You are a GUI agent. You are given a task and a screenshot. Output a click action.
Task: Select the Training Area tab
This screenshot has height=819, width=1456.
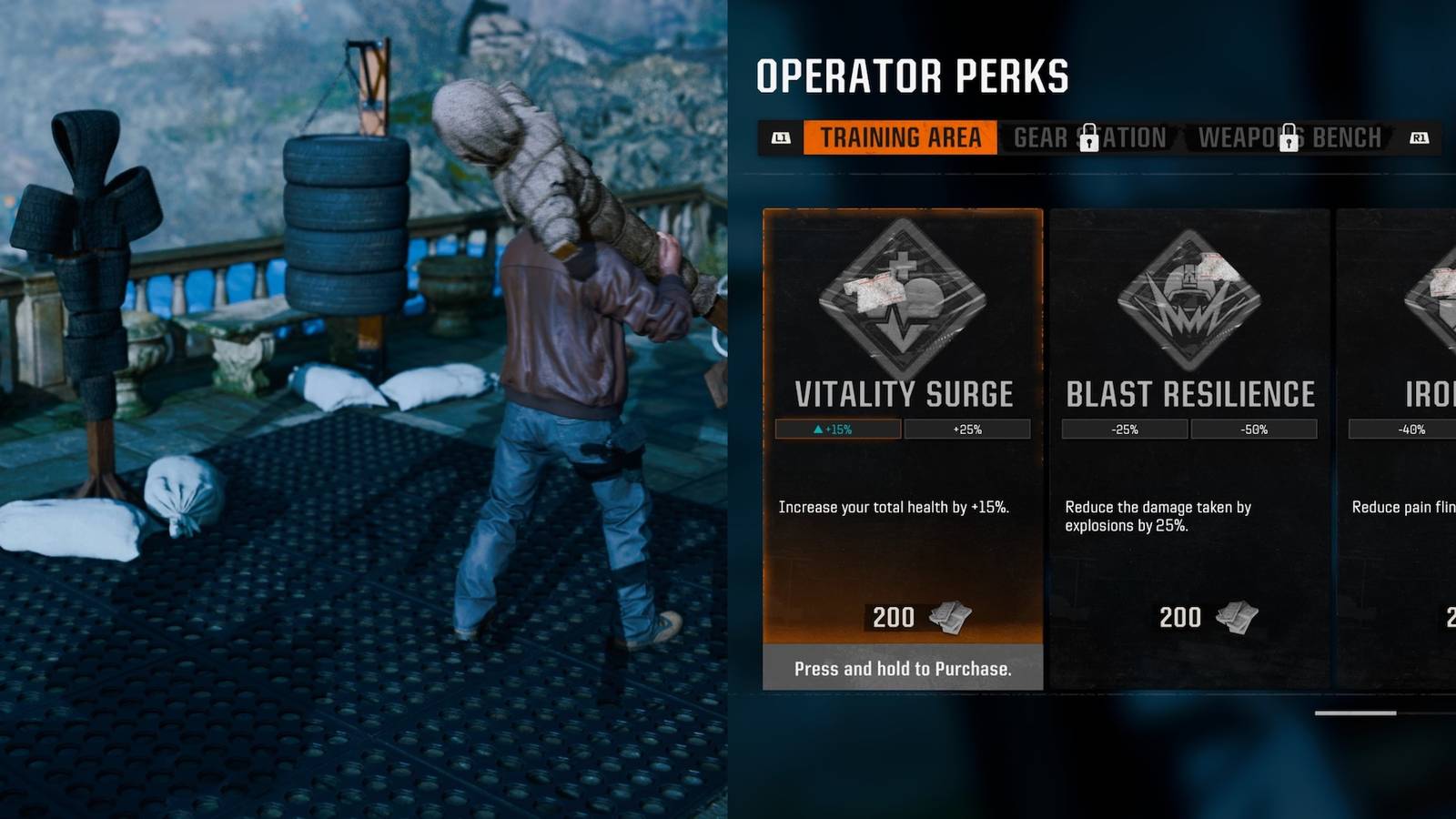pyautogui.click(x=899, y=137)
